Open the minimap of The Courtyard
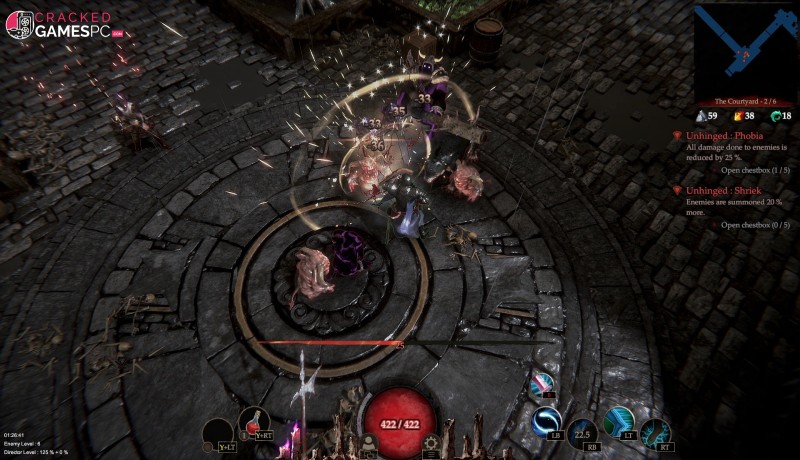 745,48
